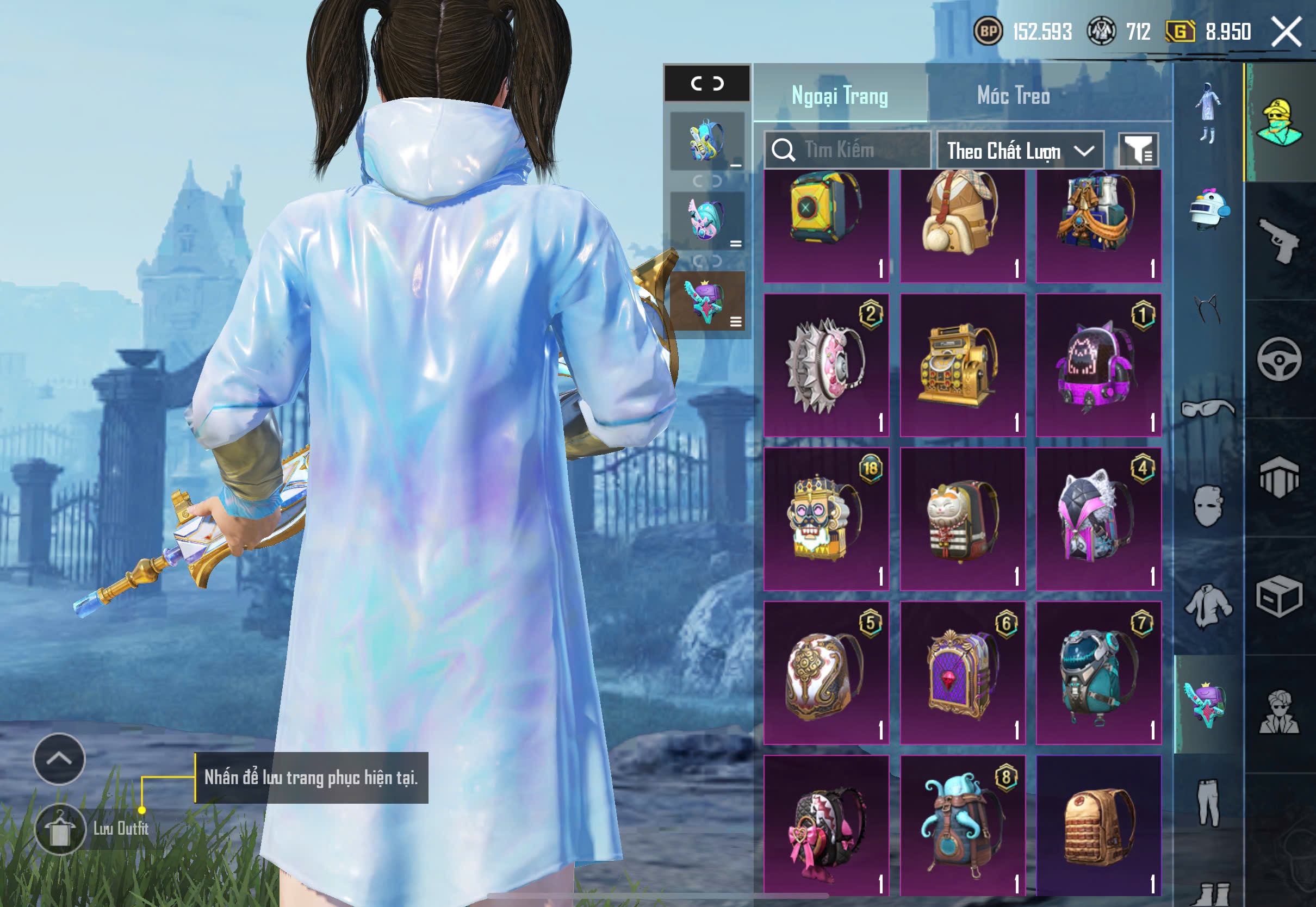Open the box crate category
The image size is (1316, 907).
(1279, 597)
